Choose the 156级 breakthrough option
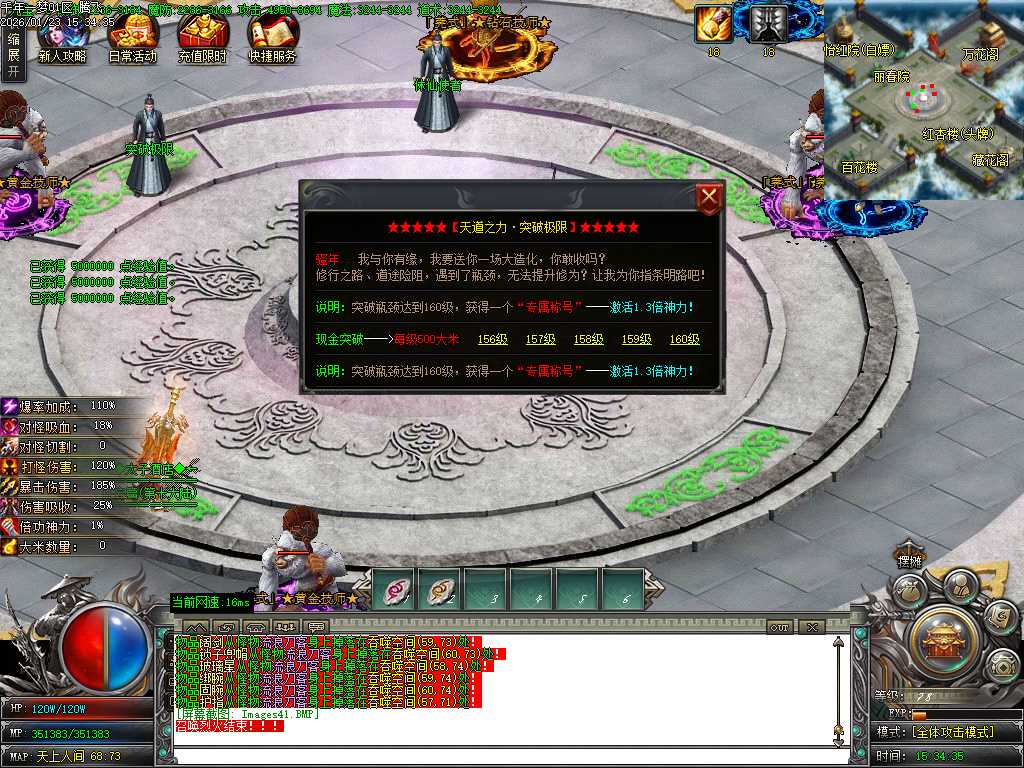This screenshot has height=768, width=1024. tap(492, 339)
